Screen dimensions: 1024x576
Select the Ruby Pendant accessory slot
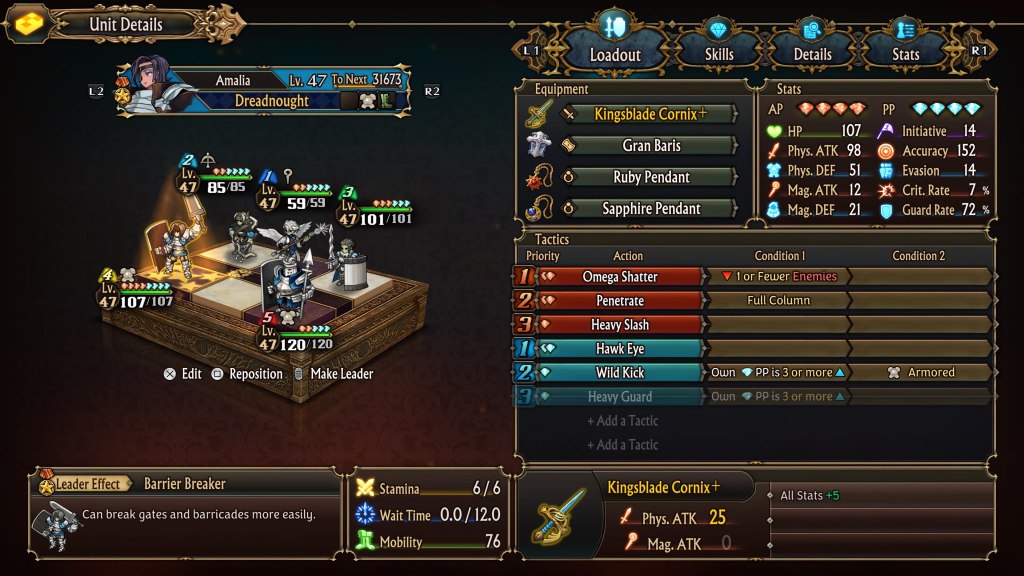point(650,177)
